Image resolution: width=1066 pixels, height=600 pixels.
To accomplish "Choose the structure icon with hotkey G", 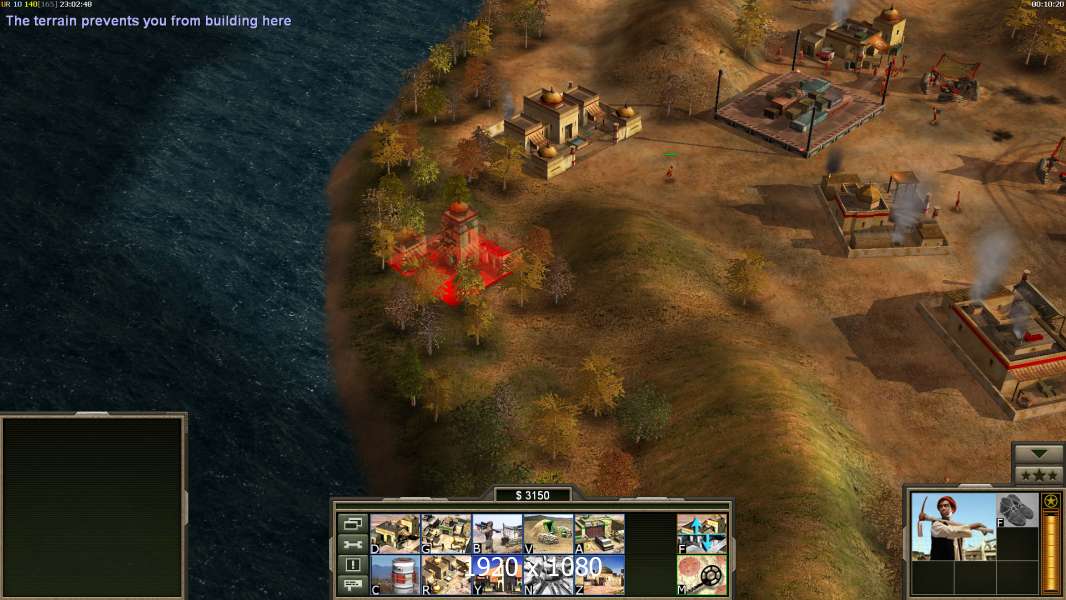I will (446, 534).
